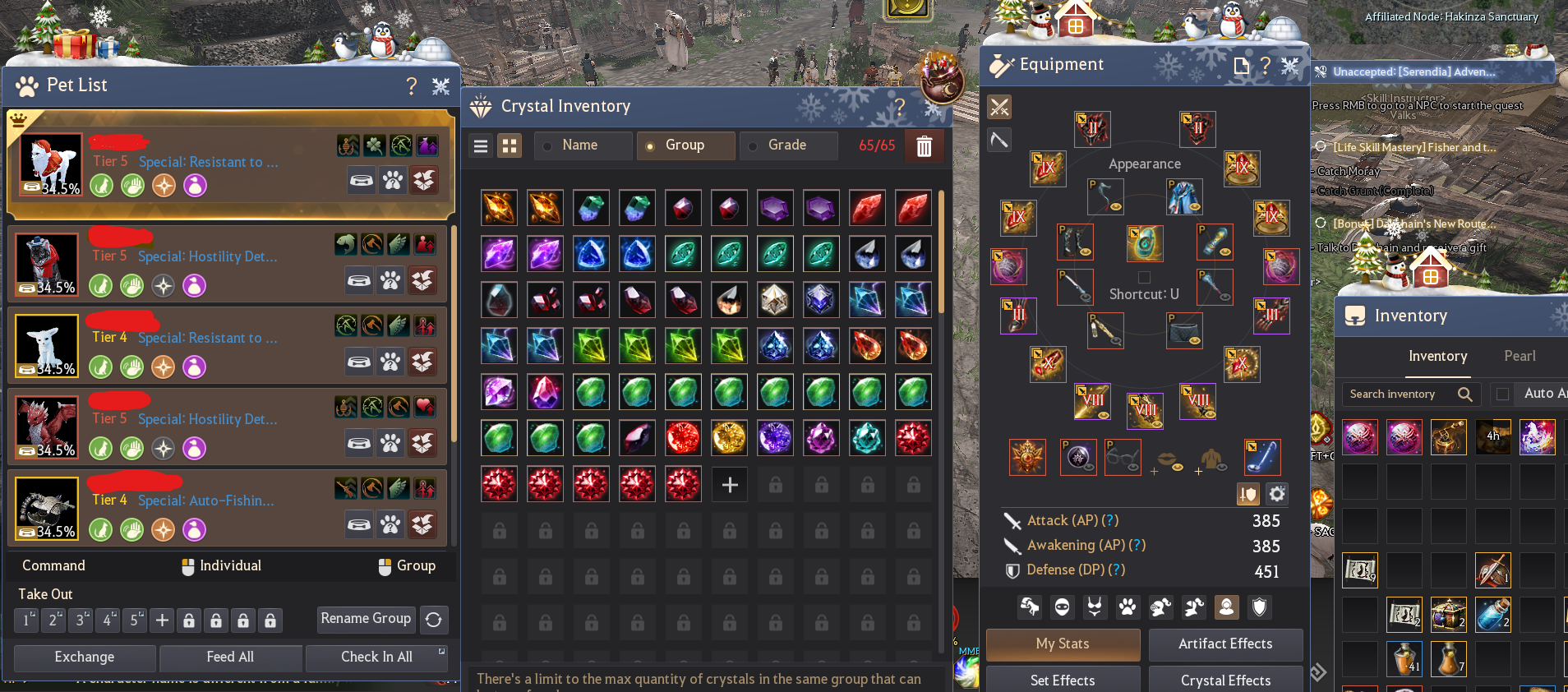This screenshot has height=692, width=1568.
Task: Click the crystal trash can icon
Action: tap(924, 146)
